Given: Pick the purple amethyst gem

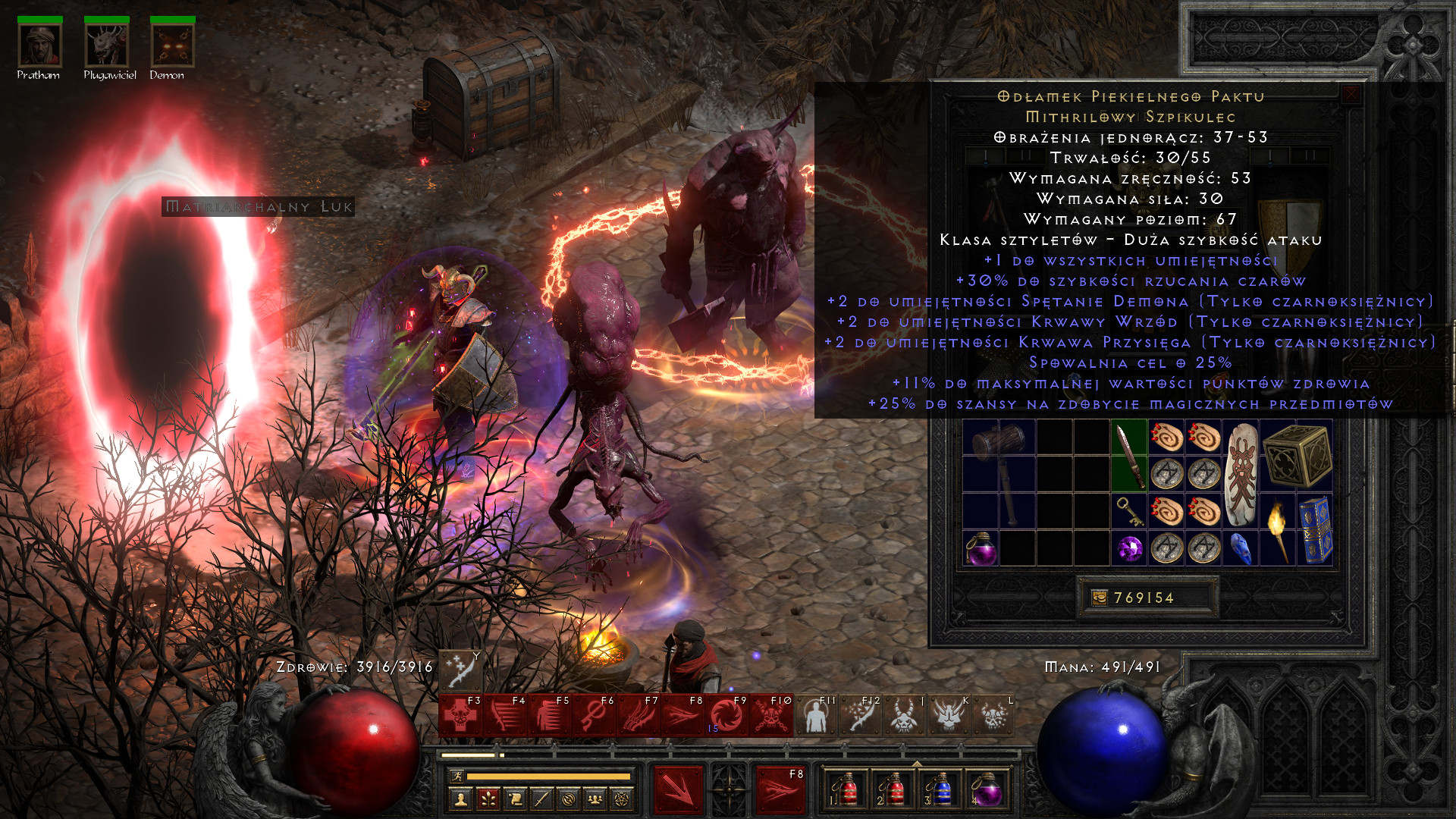Looking at the screenshot, I should point(1129,548).
